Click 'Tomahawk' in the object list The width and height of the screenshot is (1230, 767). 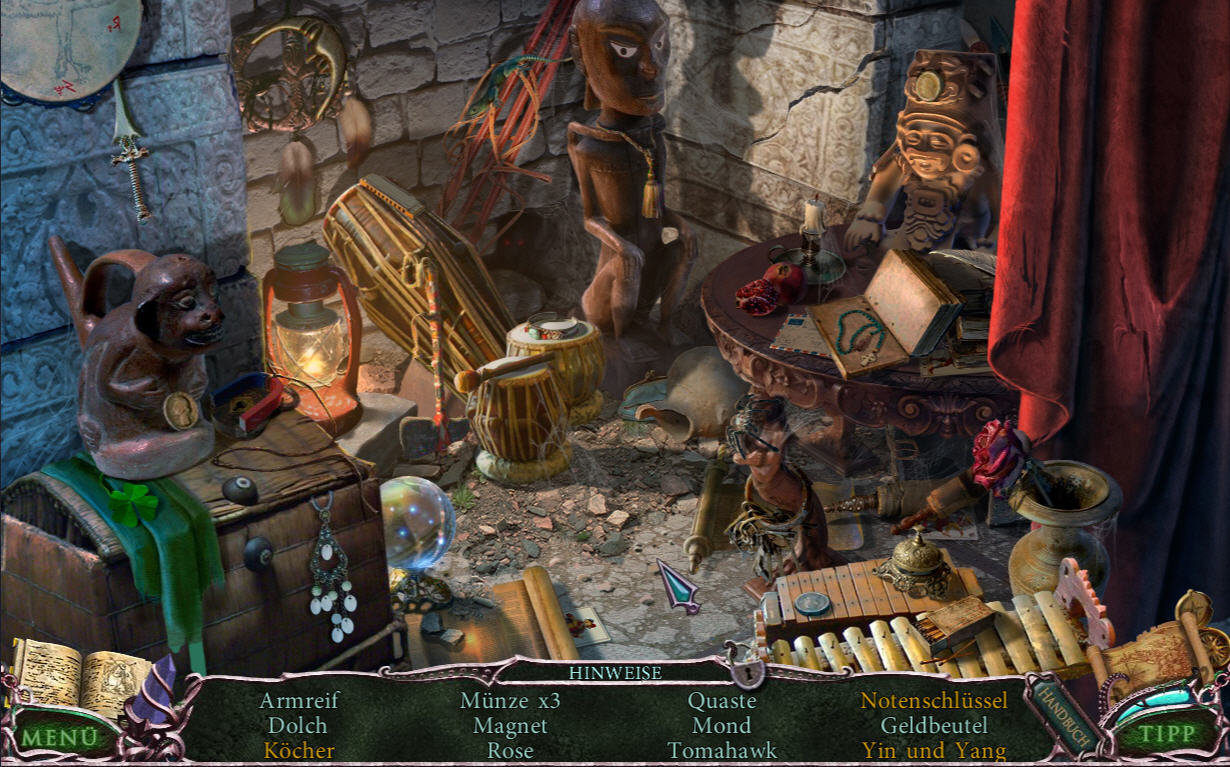pos(722,750)
